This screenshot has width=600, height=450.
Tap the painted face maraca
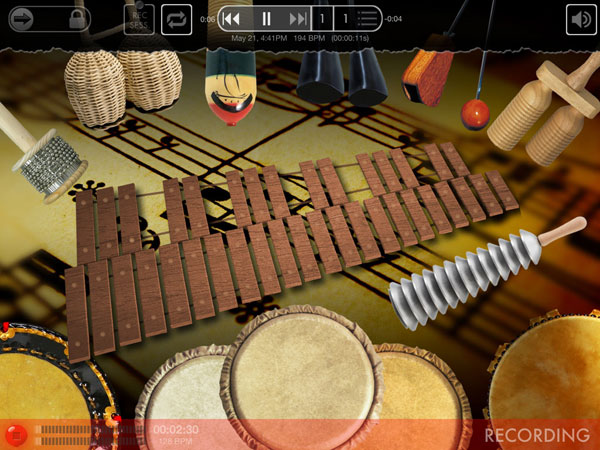(229, 90)
